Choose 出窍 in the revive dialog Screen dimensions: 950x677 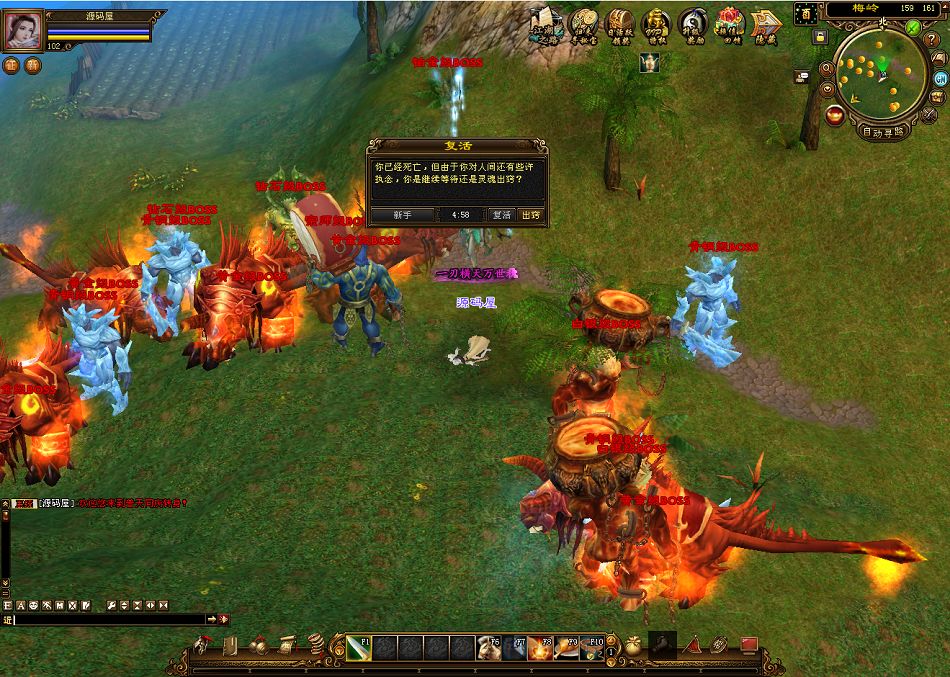click(x=531, y=215)
